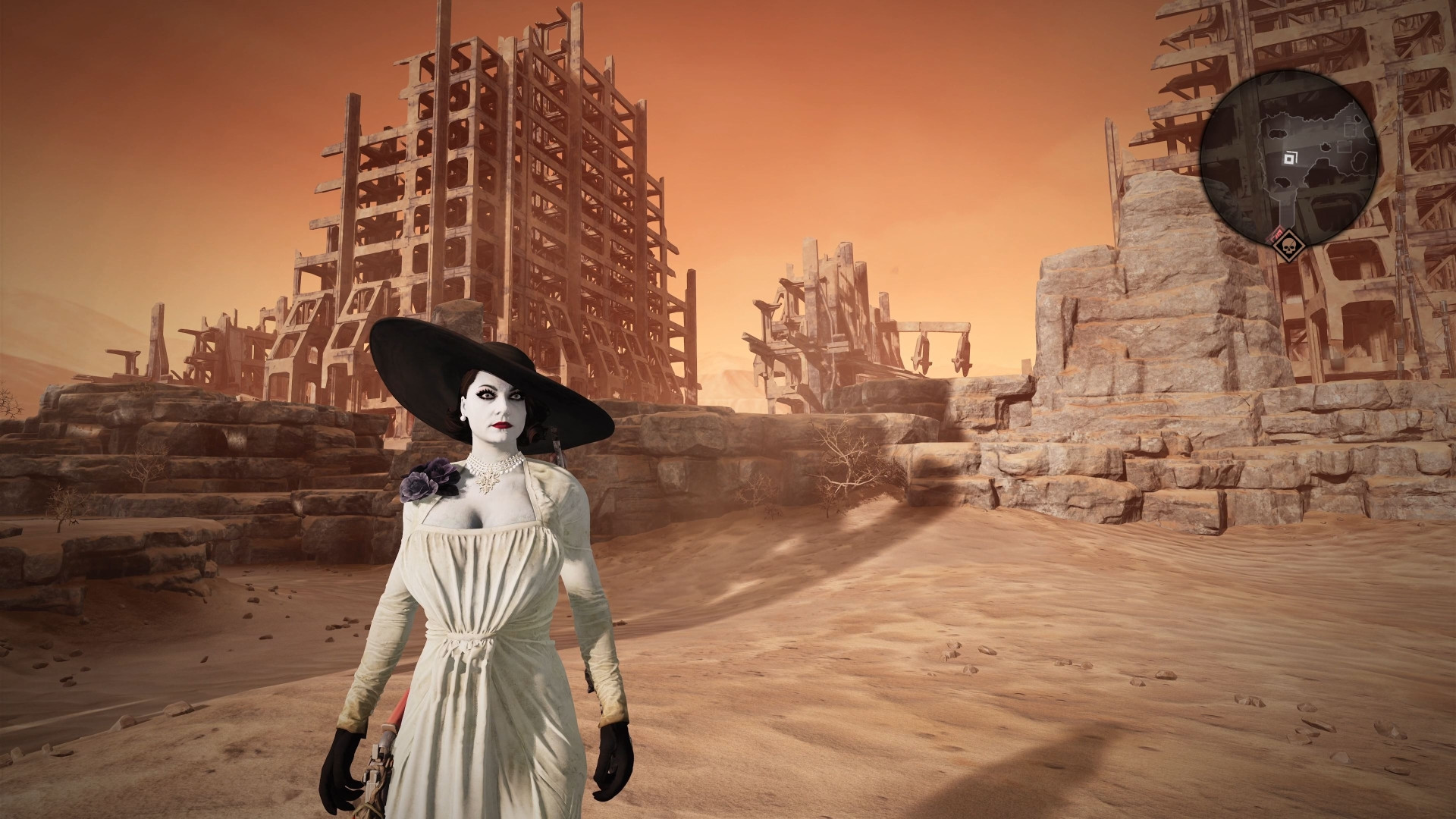Select the white player arrow marker on the minimap
1456x819 pixels.
pos(1289,158)
